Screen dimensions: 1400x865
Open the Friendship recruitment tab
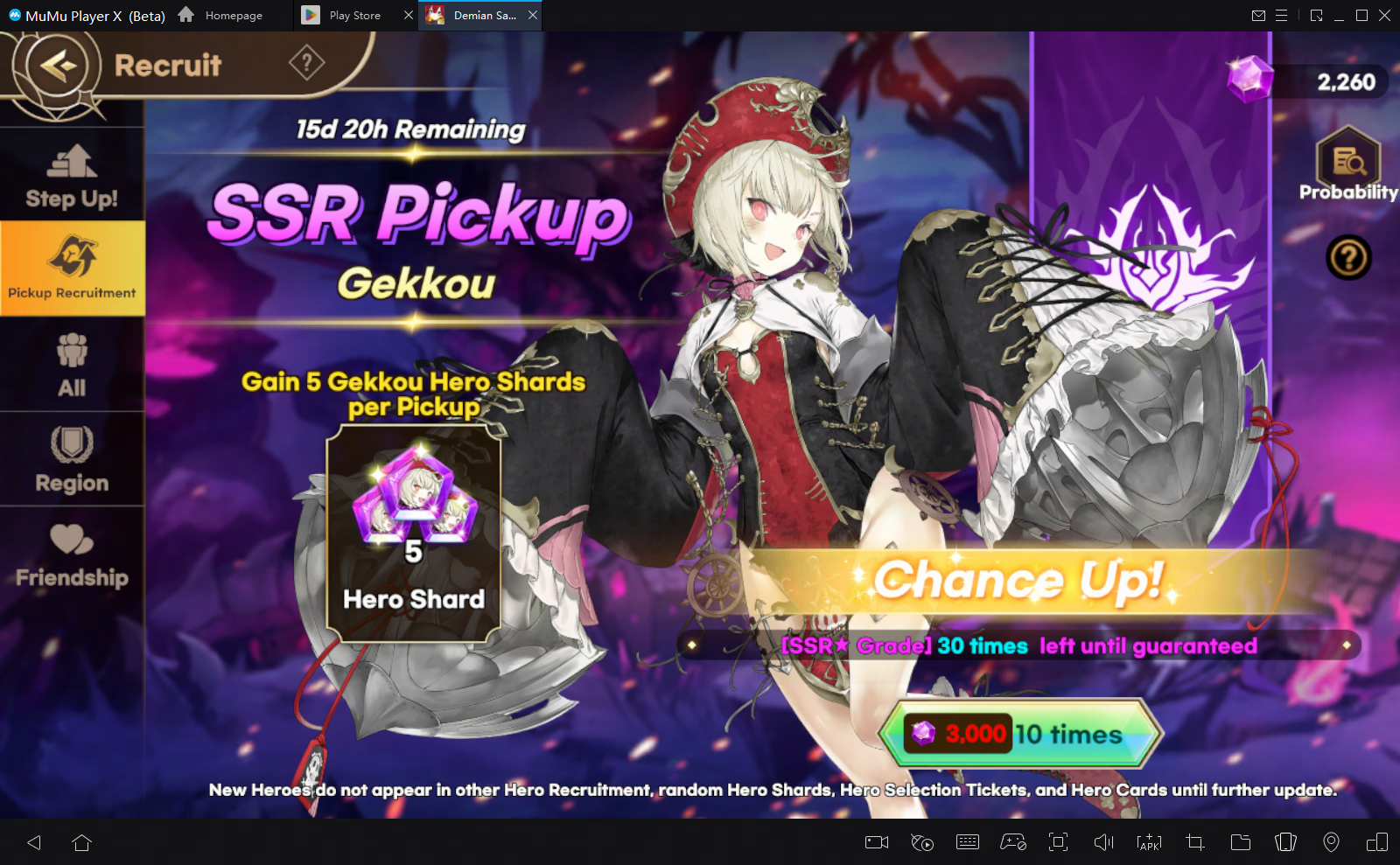[72, 555]
